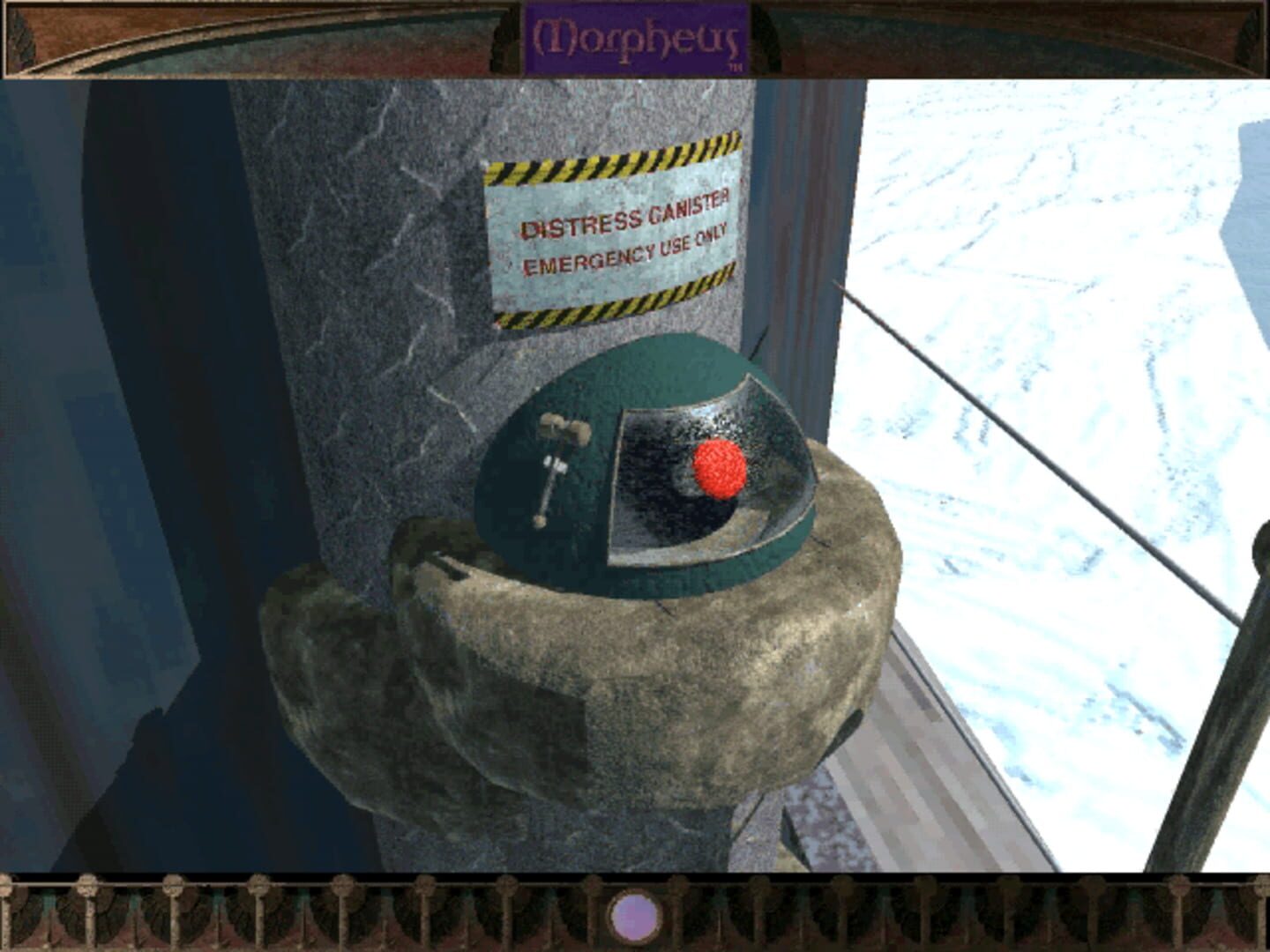Image resolution: width=1270 pixels, height=952 pixels.
Task: Click the EMERGENCY USE ONLY text
Action: click(624, 256)
